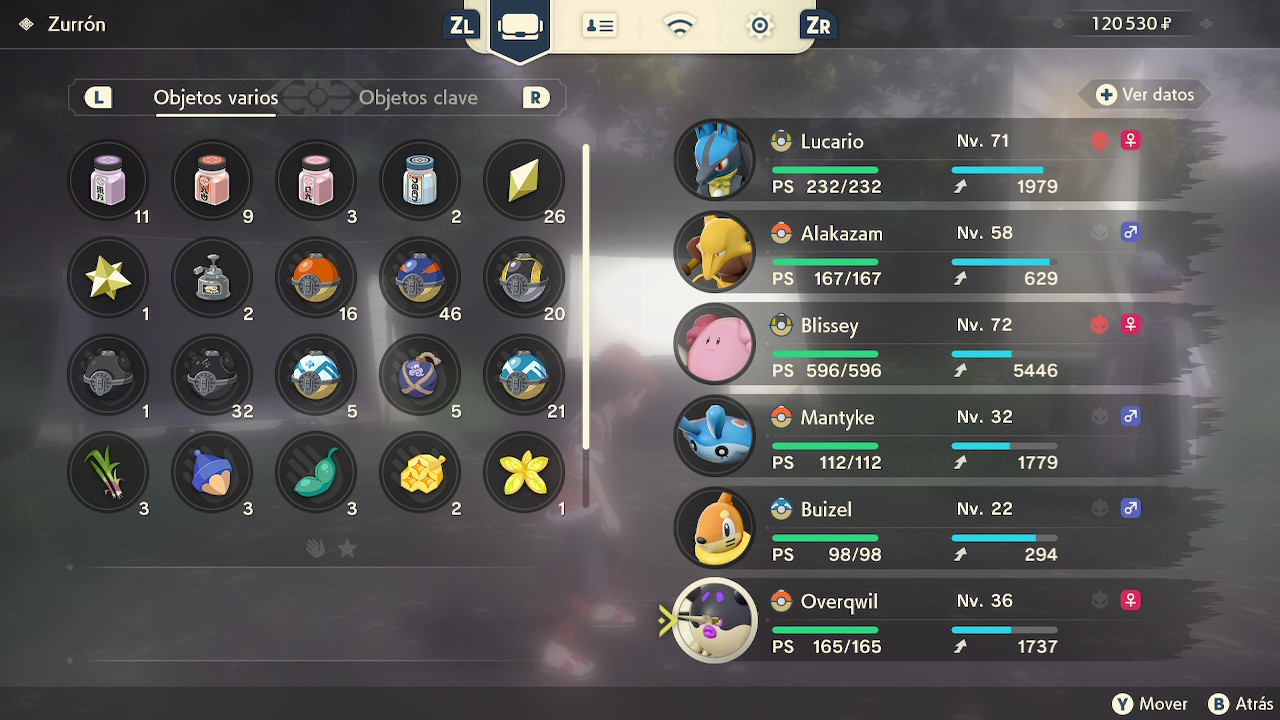This screenshot has height=720, width=1280.
Task: Select the yellow star piece item
Action: [107, 277]
